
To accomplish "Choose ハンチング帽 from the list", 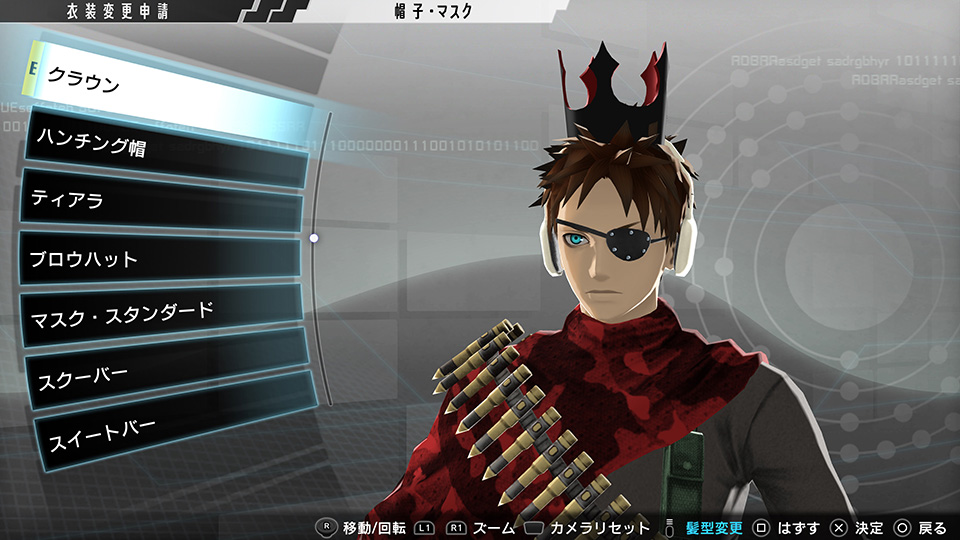I will [x=165, y=148].
